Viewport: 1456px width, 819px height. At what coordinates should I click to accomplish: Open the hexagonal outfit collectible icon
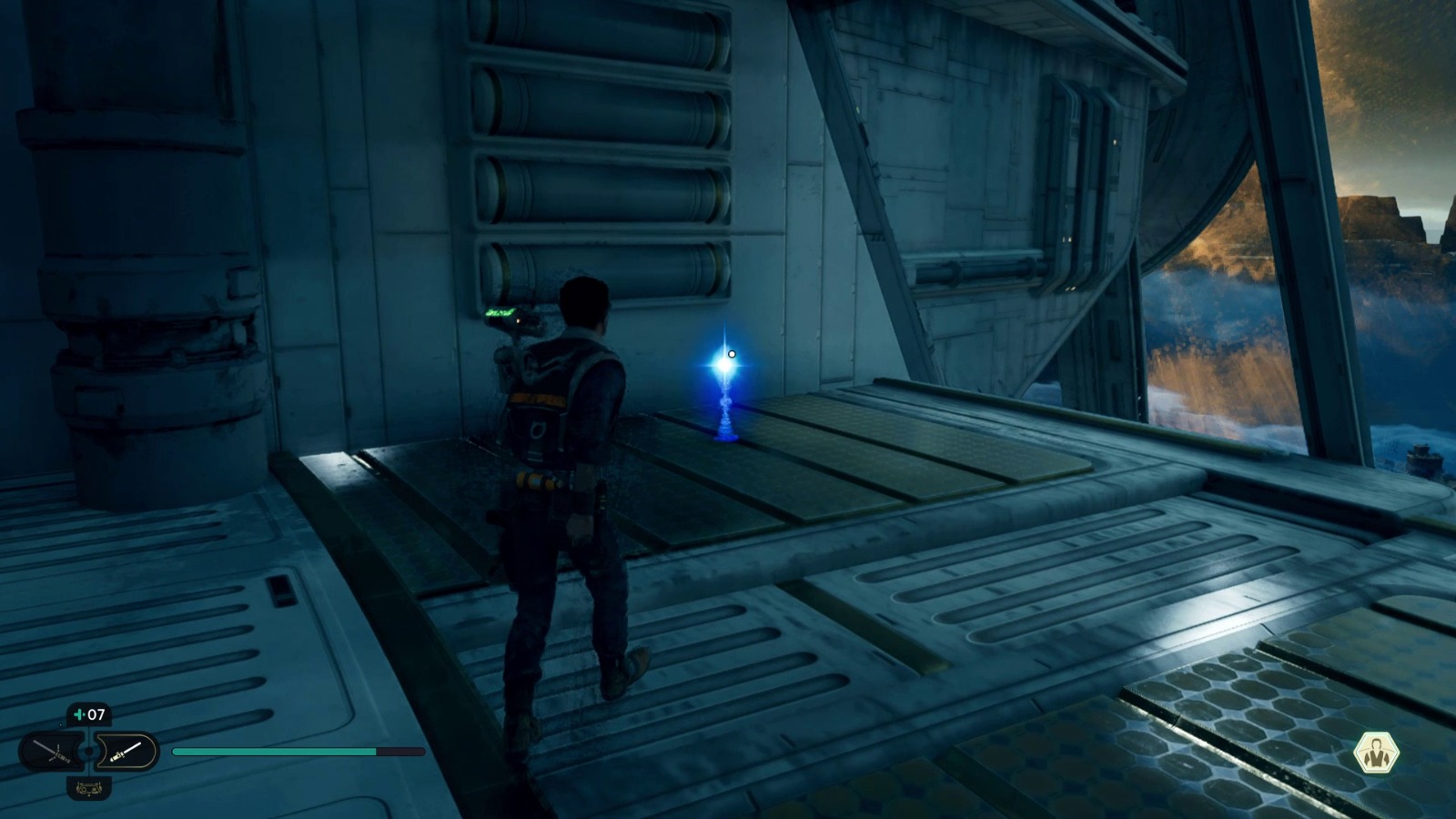(x=1378, y=753)
